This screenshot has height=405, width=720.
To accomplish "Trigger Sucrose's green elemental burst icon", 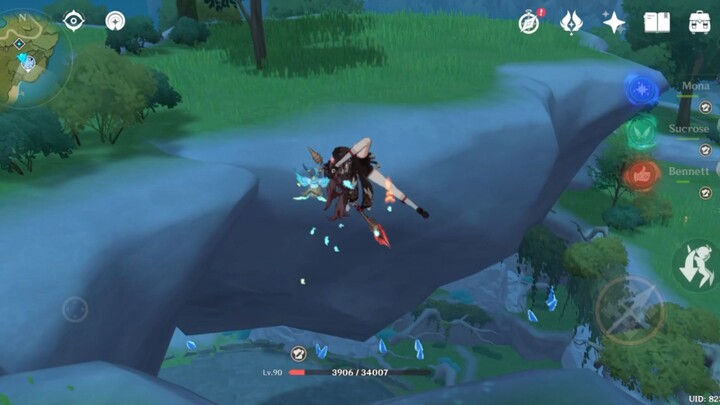I will (x=641, y=132).
